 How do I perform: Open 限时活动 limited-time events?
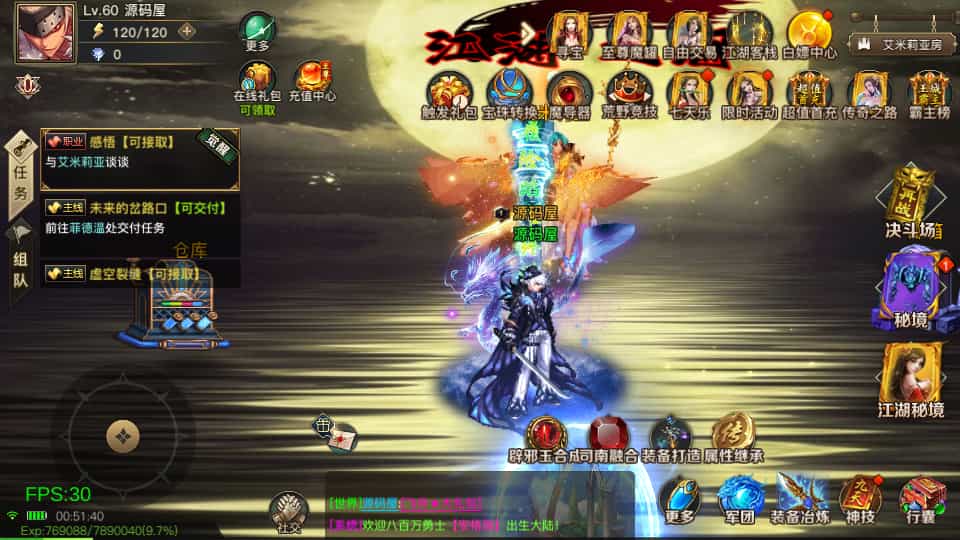pos(748,92)
